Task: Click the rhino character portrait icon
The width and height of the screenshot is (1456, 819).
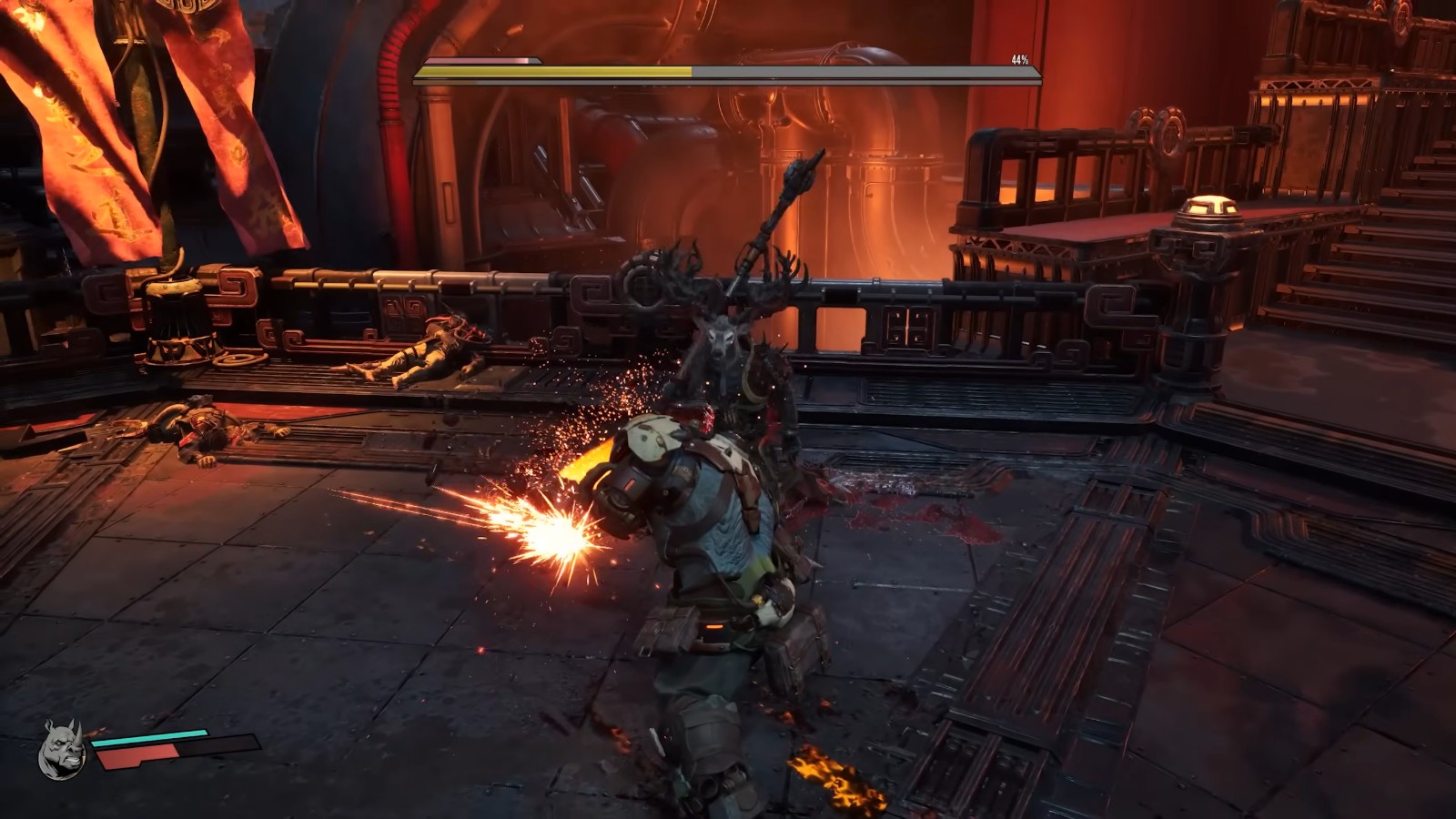Action: pyautogui.click(x=62, y=751)
